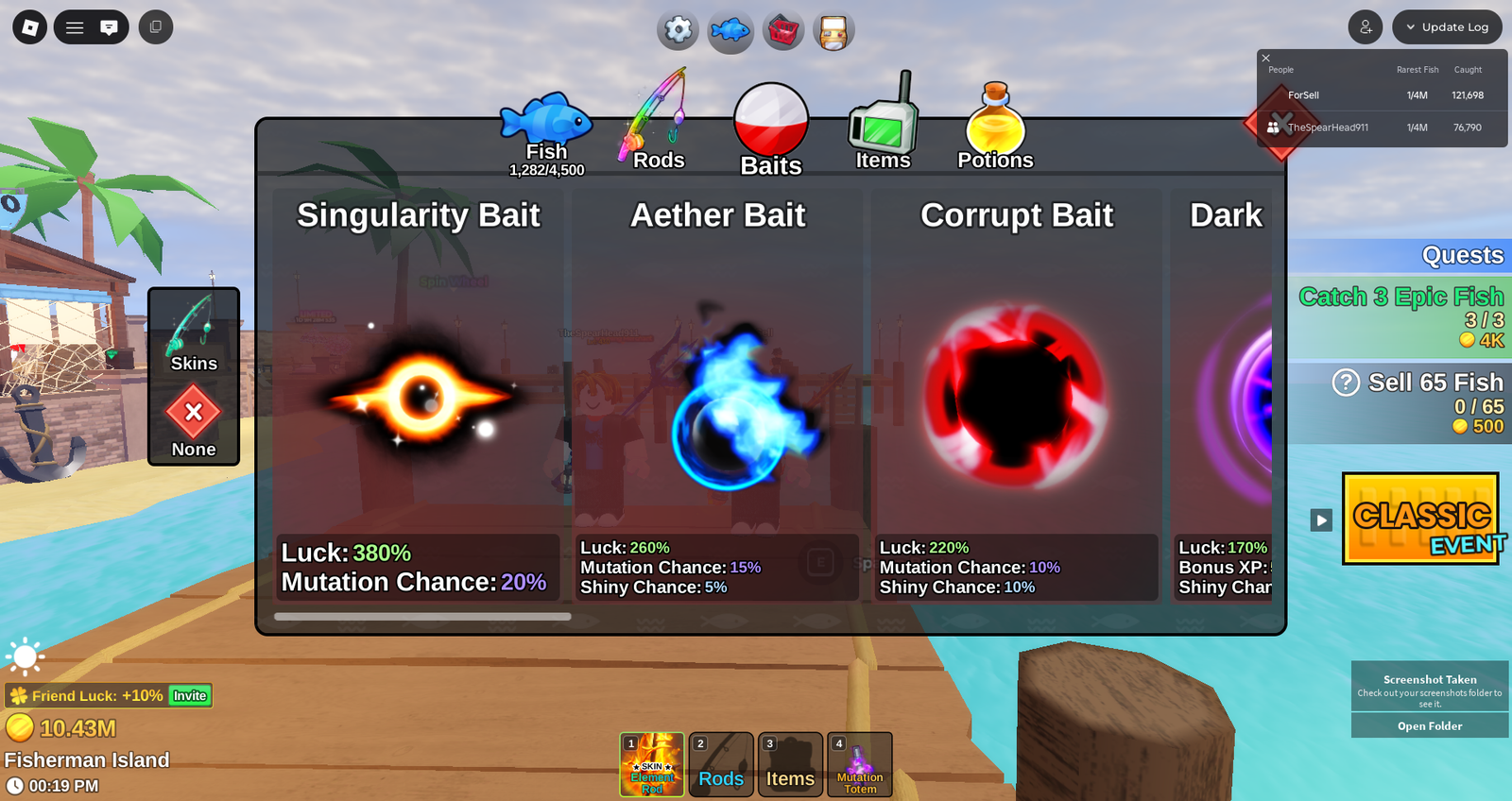The image size is (1512, 801).
Task: Select the Mutation Totem hotbar slot
Action: pyautogui.click(x=860, y=765)
